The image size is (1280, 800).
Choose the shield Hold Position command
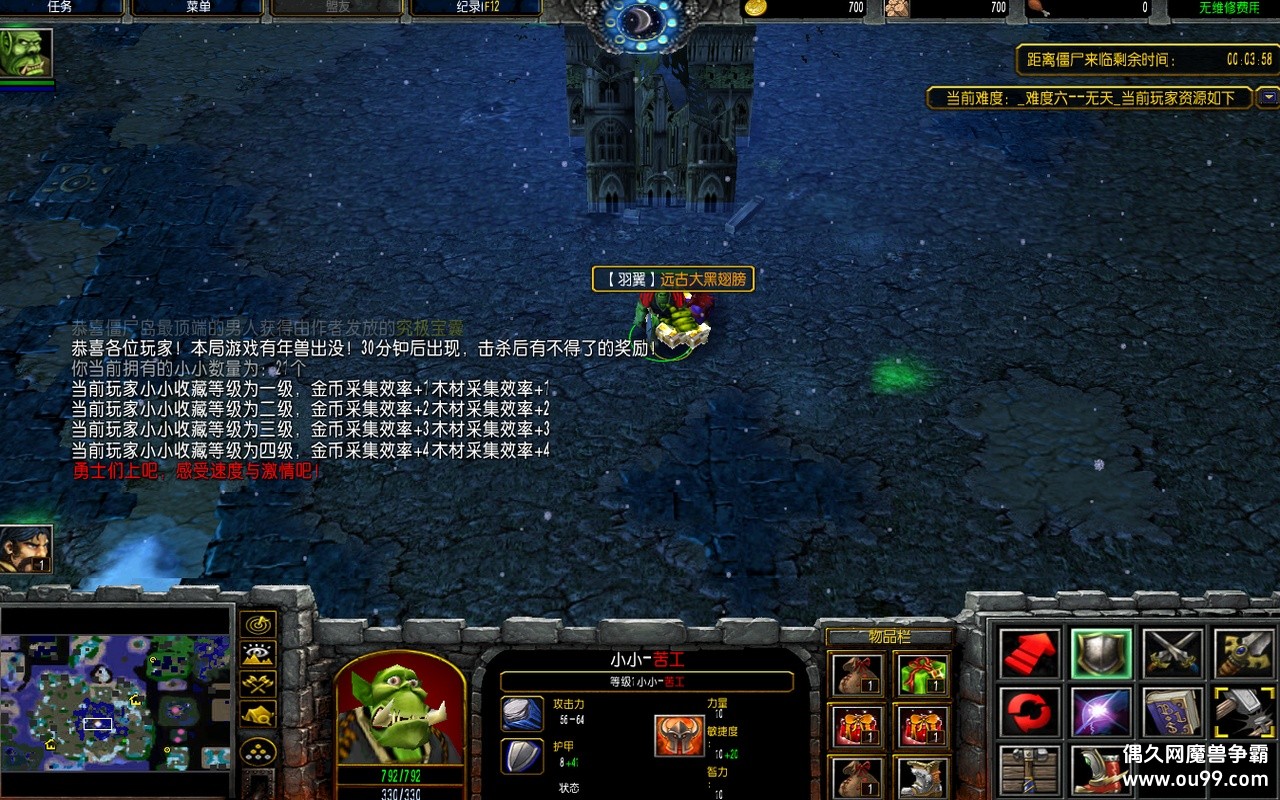click(1101, 653)
